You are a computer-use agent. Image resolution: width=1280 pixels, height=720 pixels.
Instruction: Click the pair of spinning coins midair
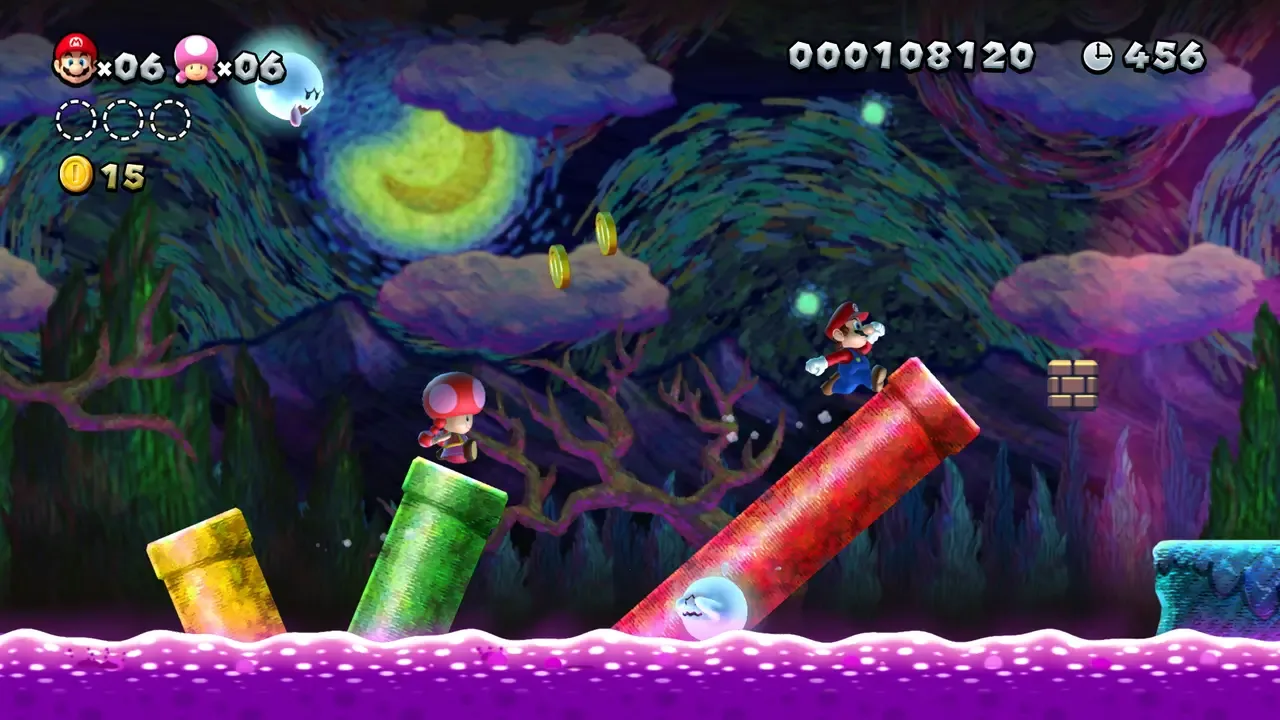pos(580,250)
